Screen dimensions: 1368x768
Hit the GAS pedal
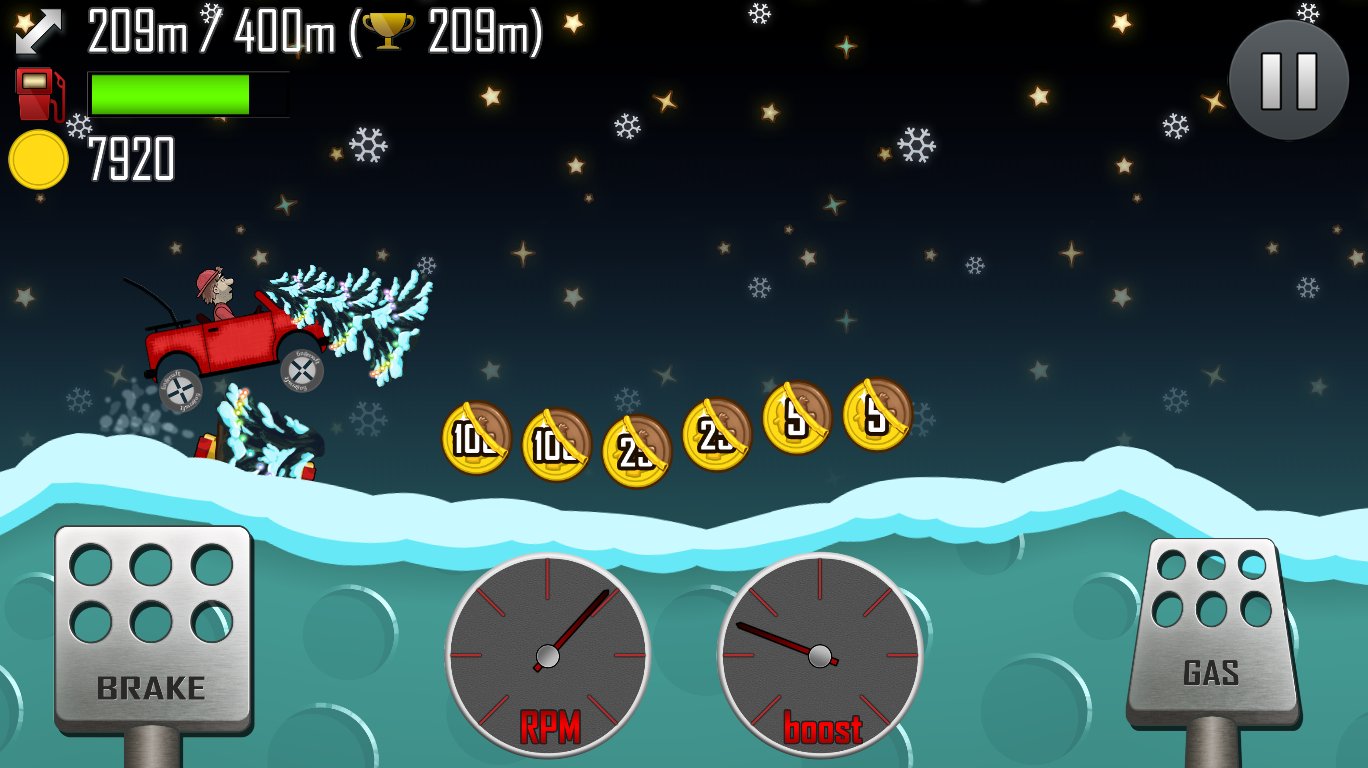click(x=1212, y=630)
